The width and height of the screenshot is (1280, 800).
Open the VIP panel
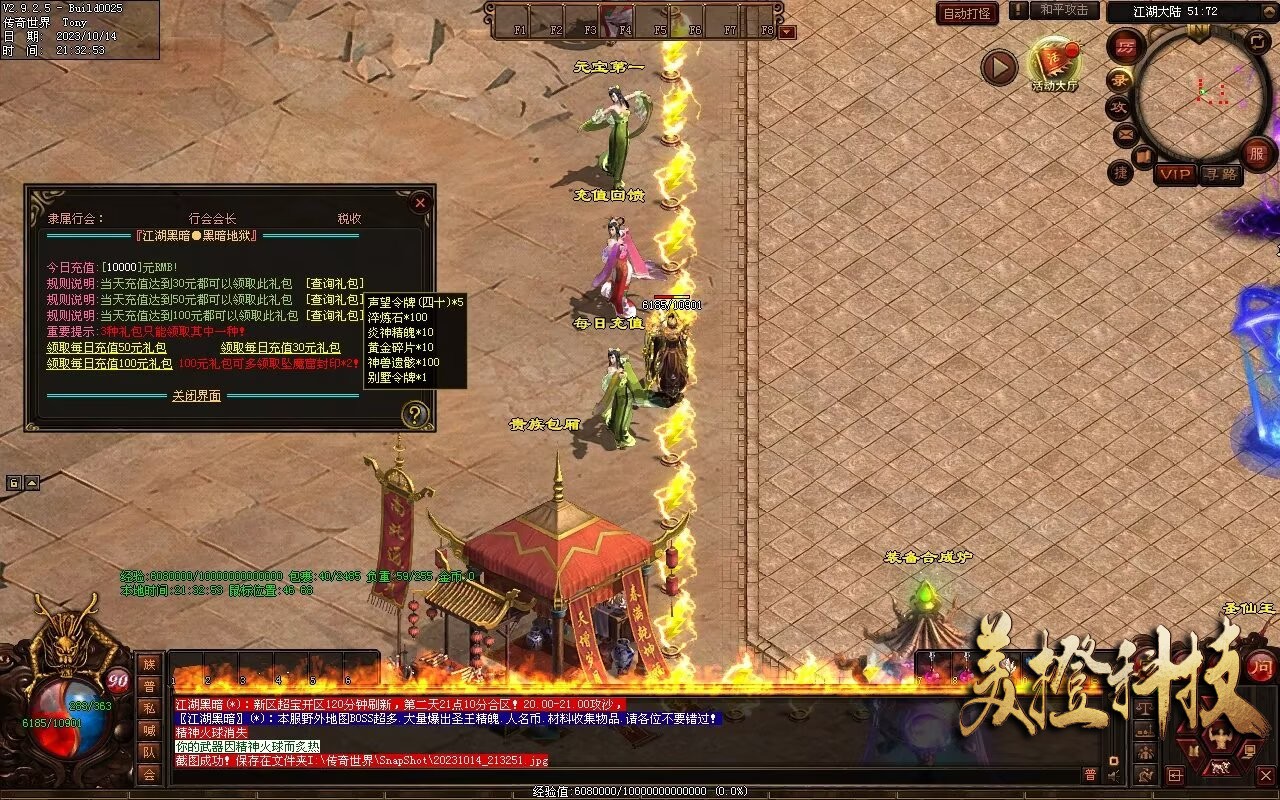point(1175,174)
